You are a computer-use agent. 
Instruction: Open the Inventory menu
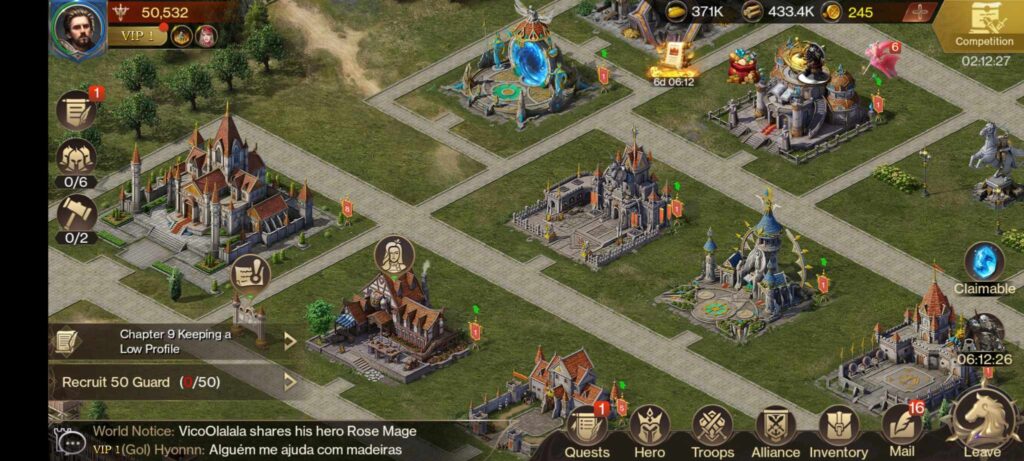click(838, 432)
